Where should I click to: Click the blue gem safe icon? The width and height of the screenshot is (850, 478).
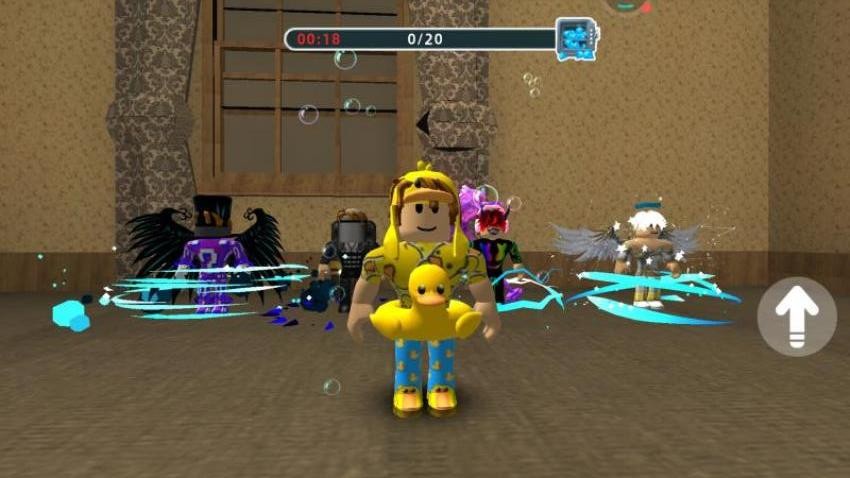[x=576, y=39]
